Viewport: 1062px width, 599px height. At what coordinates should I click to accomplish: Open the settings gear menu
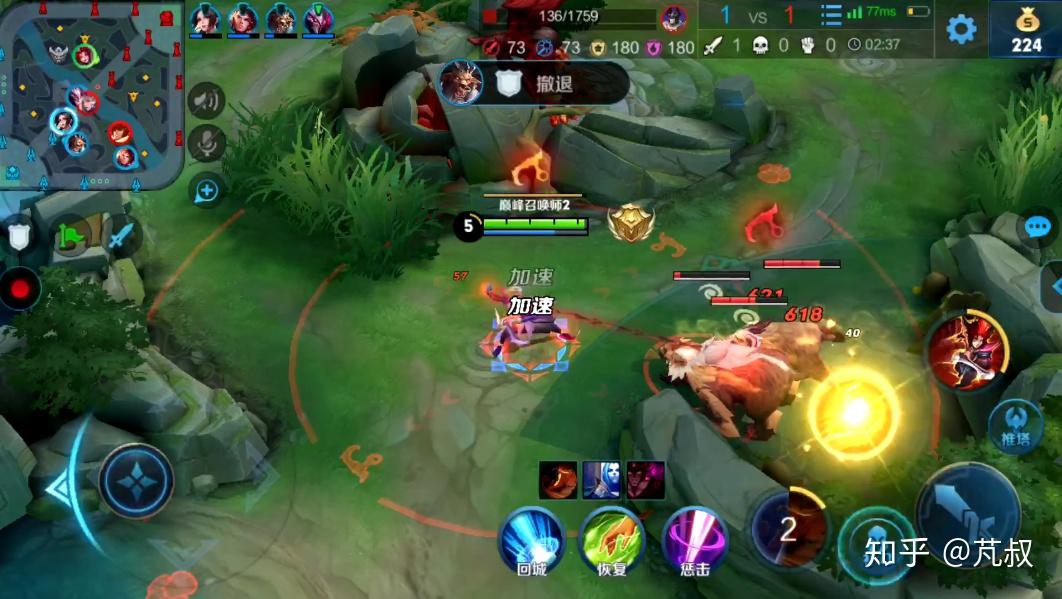961,29
